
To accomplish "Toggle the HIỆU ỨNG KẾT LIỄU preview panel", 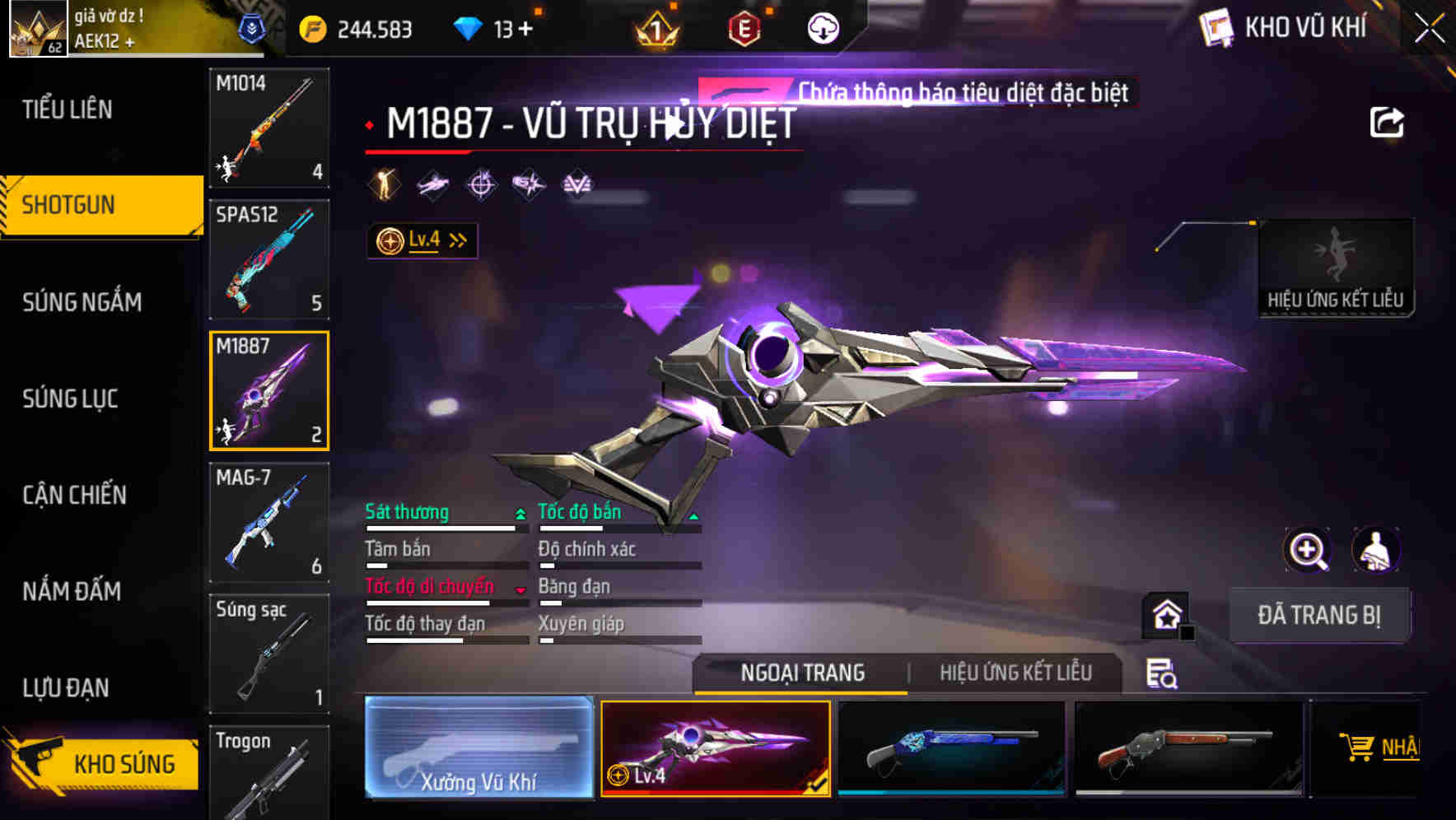I will pos(1336,266).
